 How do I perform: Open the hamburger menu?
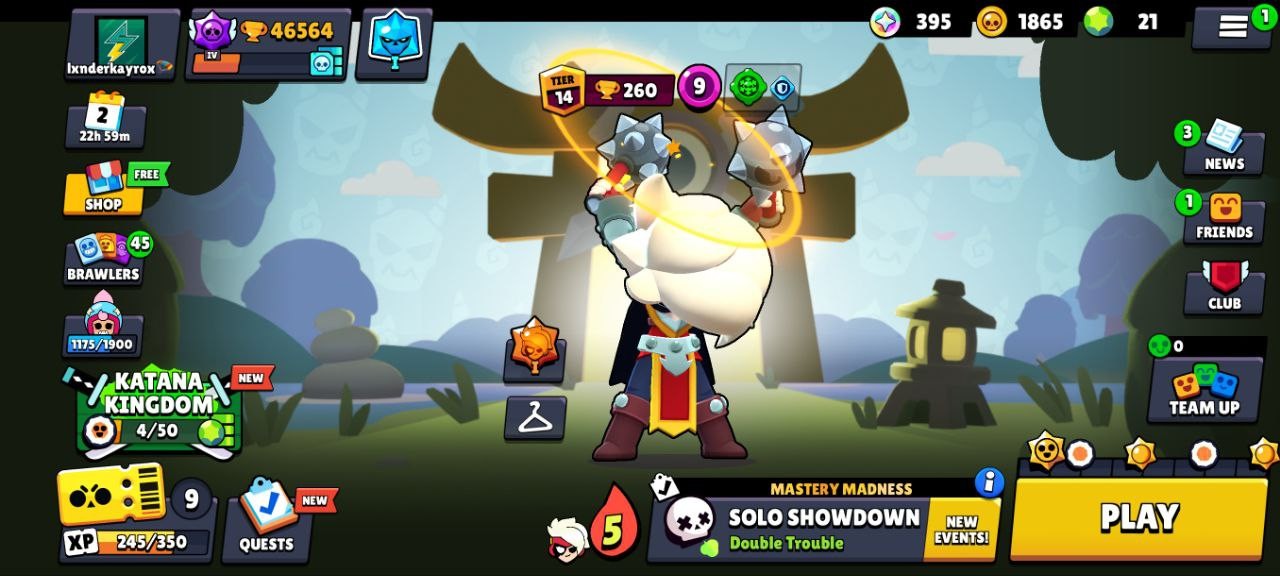[1231, 27]
